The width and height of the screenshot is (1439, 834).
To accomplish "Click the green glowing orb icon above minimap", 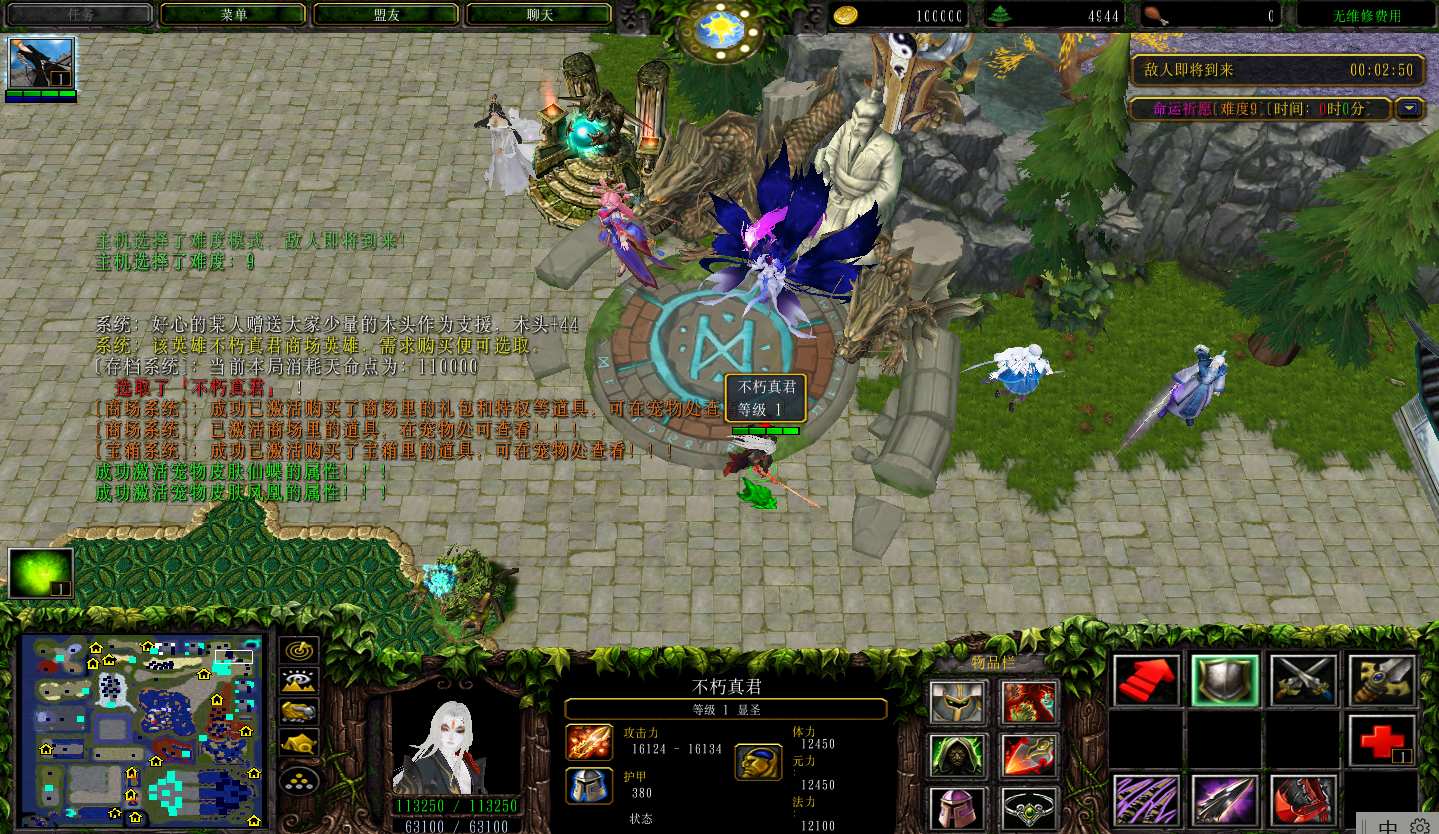I will (x=41, y=573).
